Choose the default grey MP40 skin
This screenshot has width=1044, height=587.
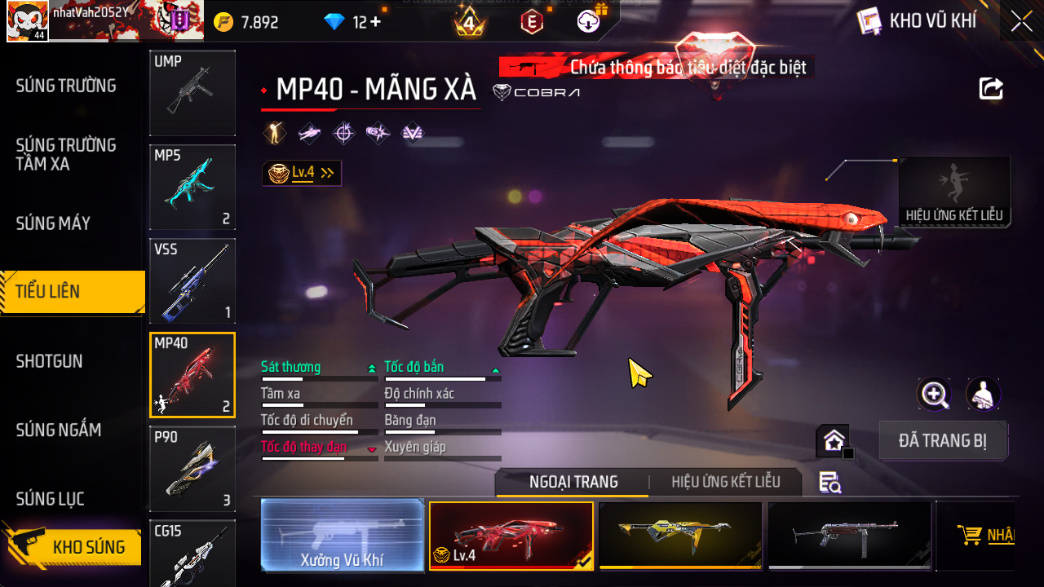click(848, 536)
